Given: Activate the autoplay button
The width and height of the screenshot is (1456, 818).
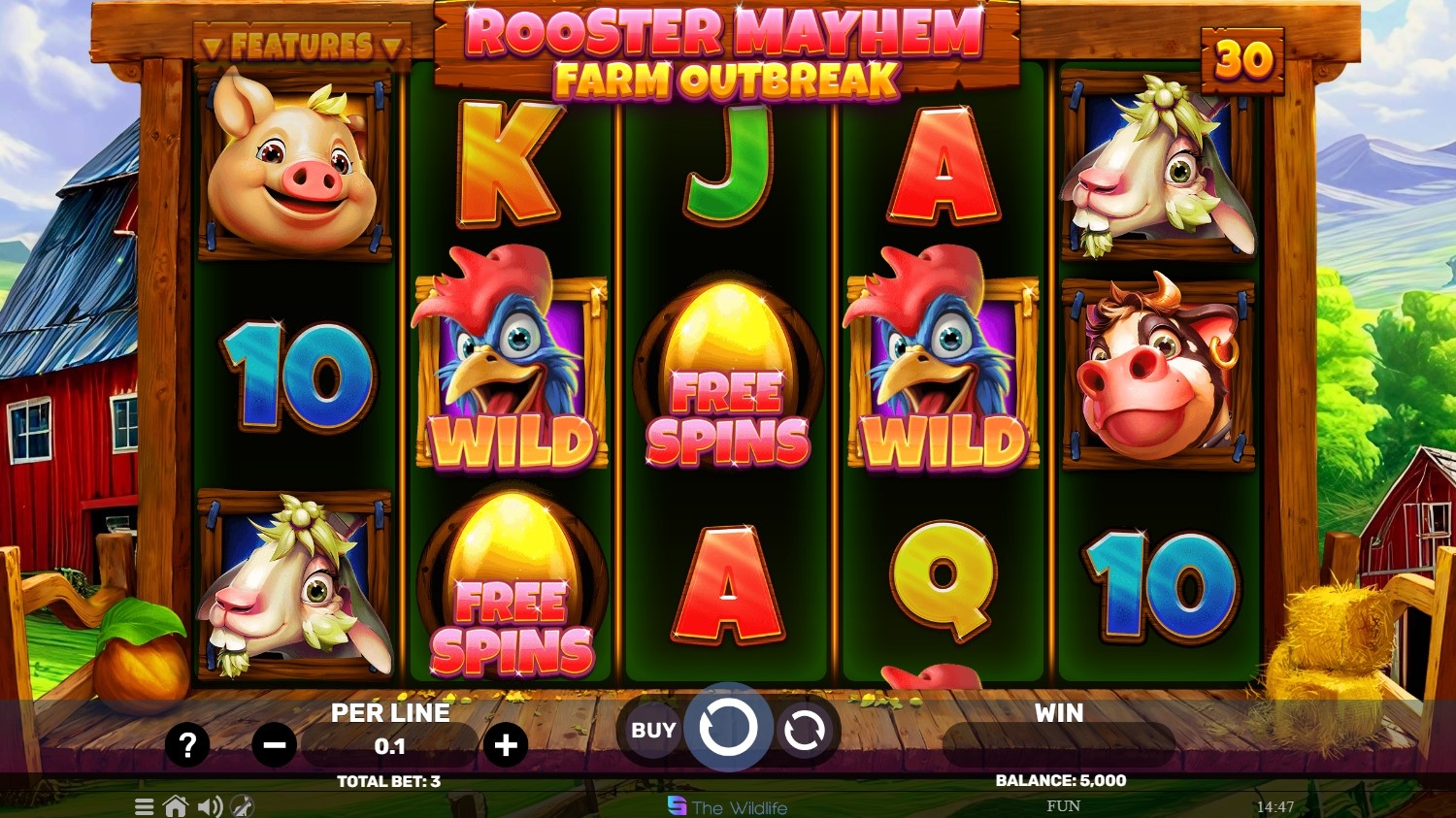Looking at the screenshot, I should pyautogui.click(x=804, y=730).
